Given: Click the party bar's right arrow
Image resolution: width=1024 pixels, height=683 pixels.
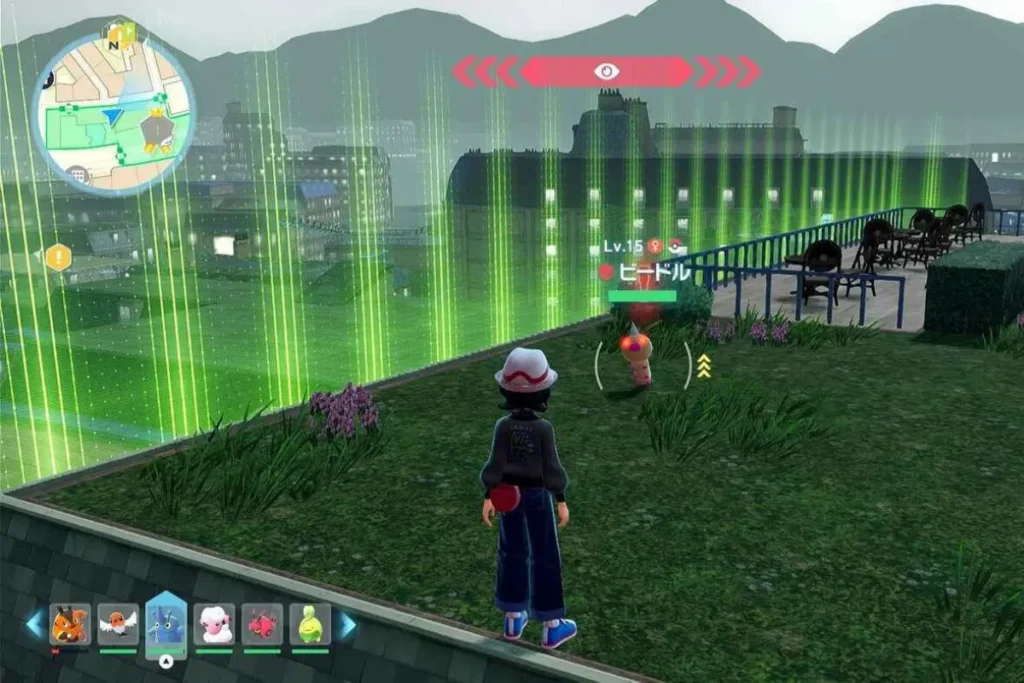Looking at the screenshot, I should click(346, 624).
